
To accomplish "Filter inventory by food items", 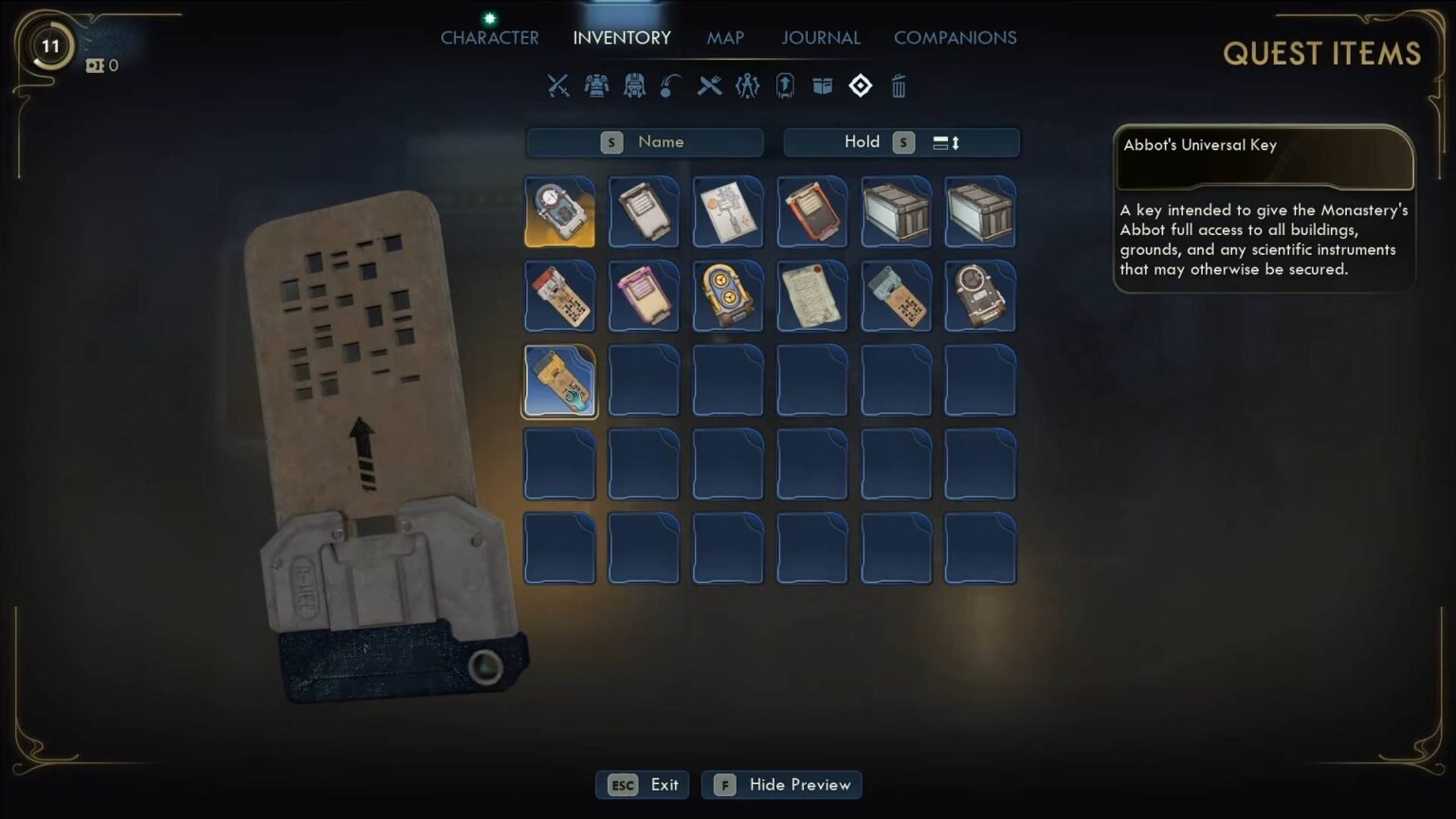I will (709, 86).
